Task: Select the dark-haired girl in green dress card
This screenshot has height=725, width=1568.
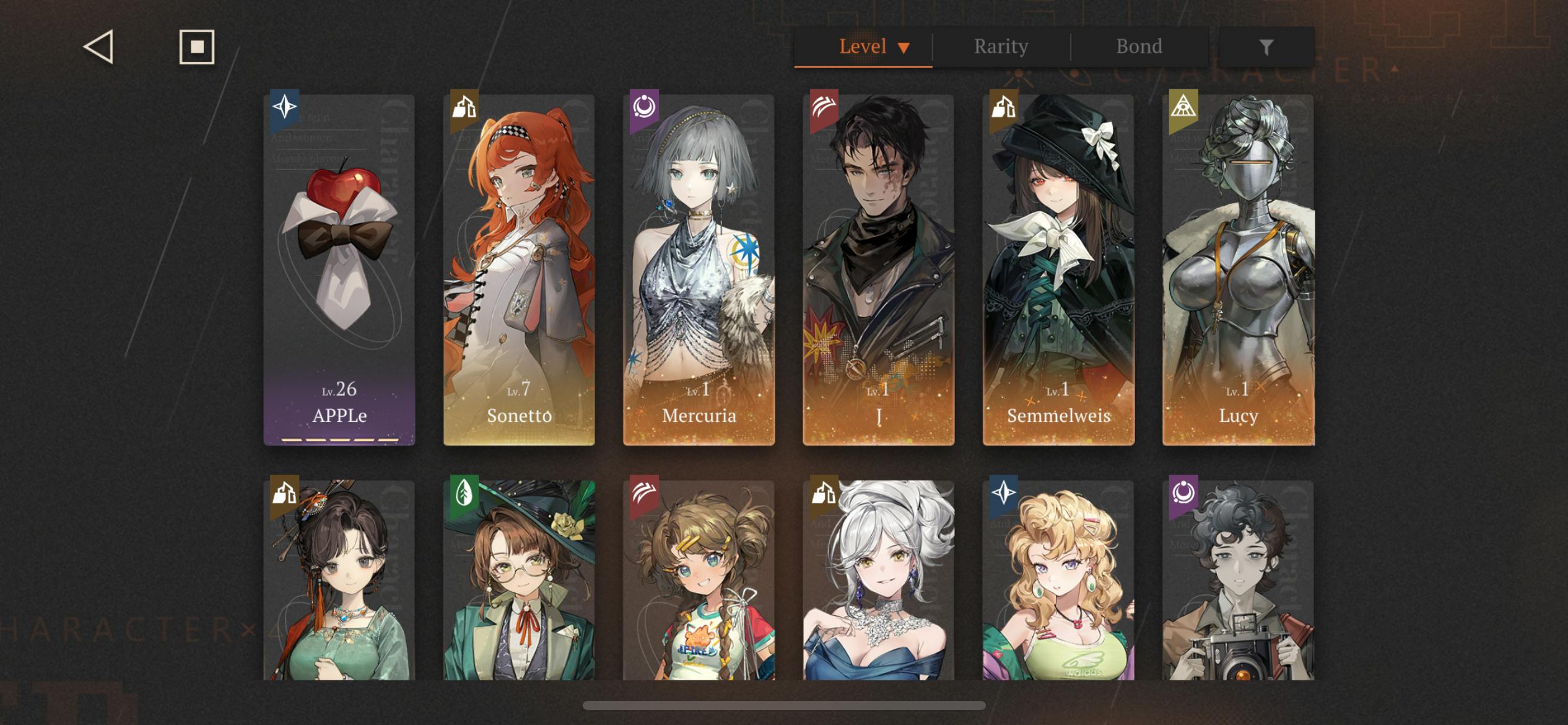Action: 339,579
